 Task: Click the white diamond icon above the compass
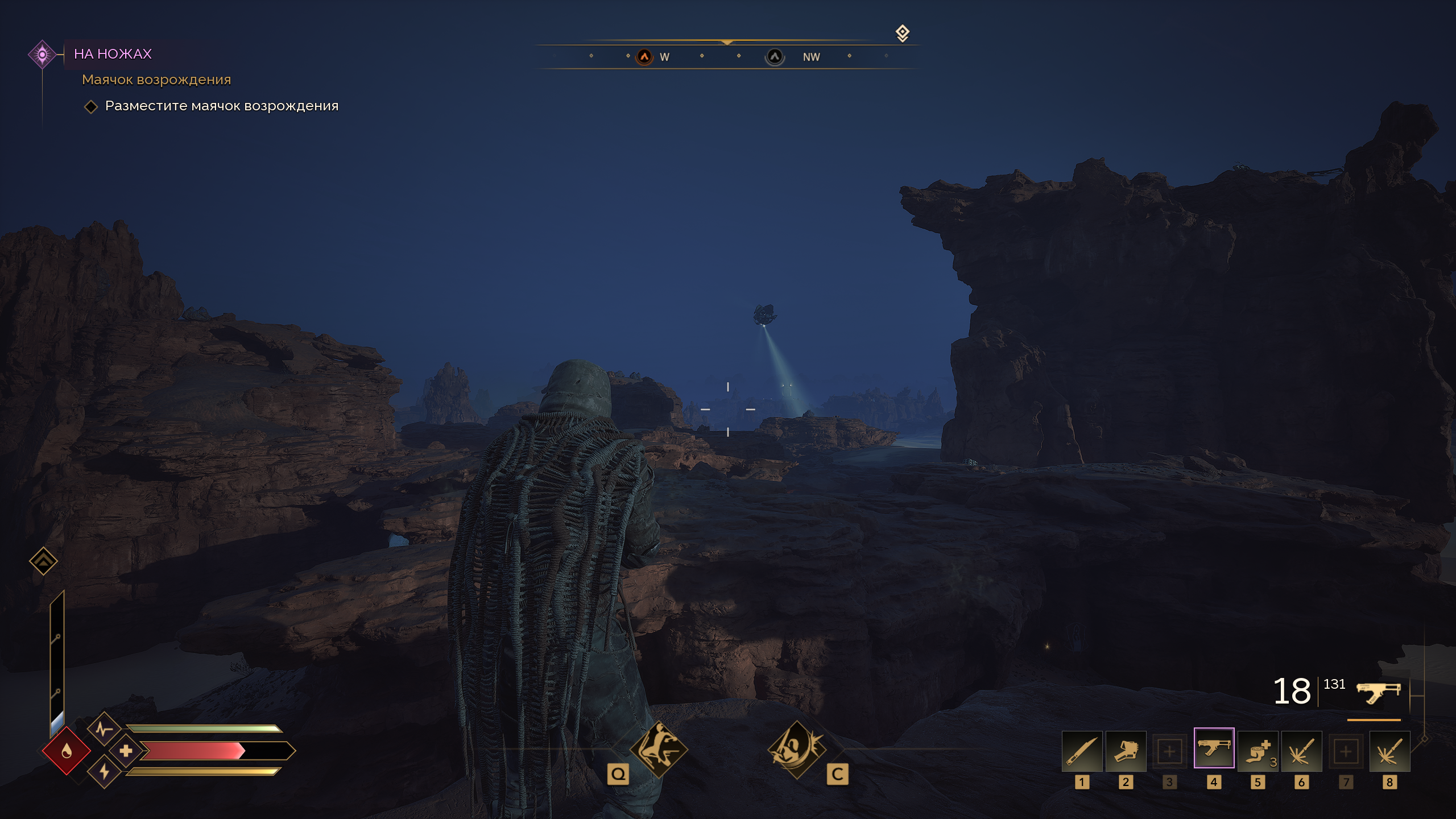[902, 33]
